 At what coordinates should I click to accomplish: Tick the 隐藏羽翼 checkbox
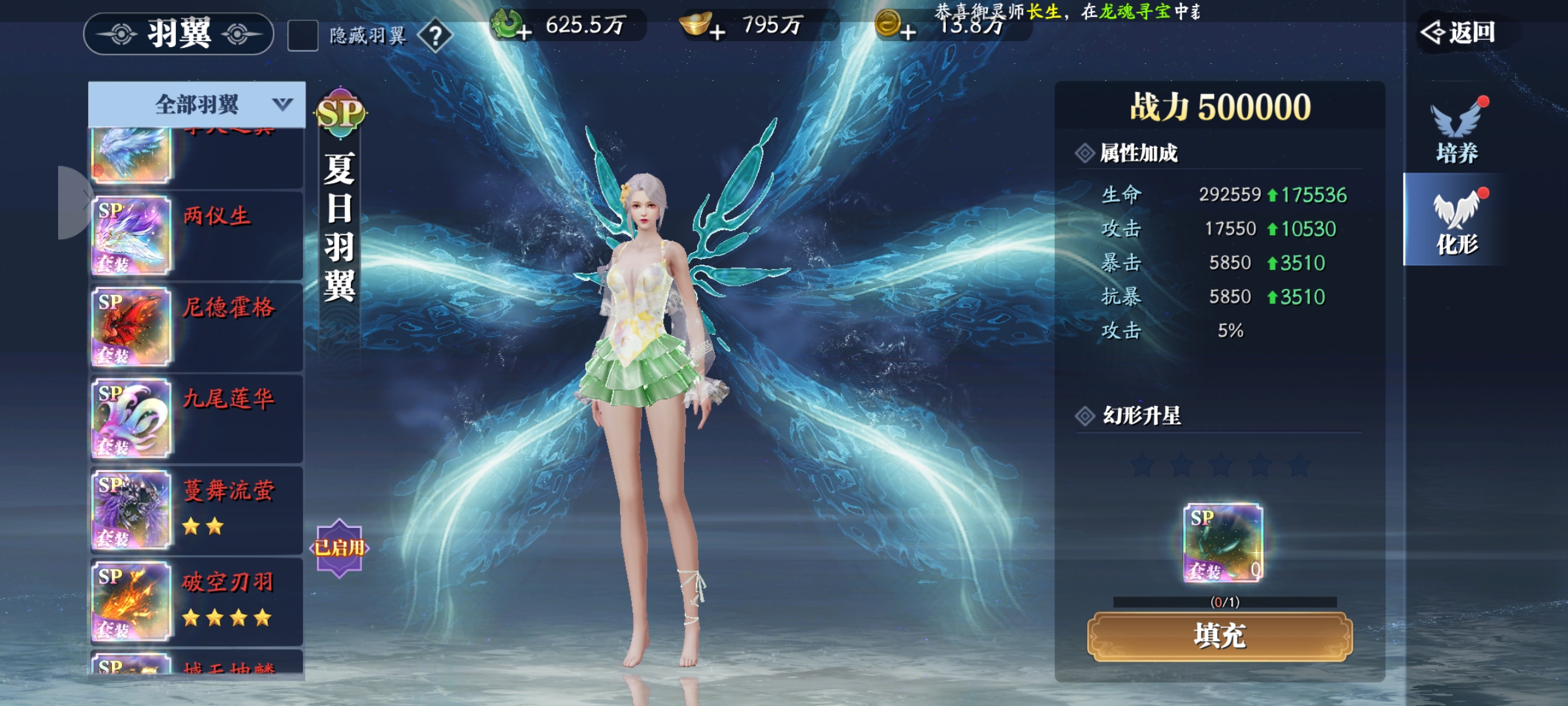[302, 35]
